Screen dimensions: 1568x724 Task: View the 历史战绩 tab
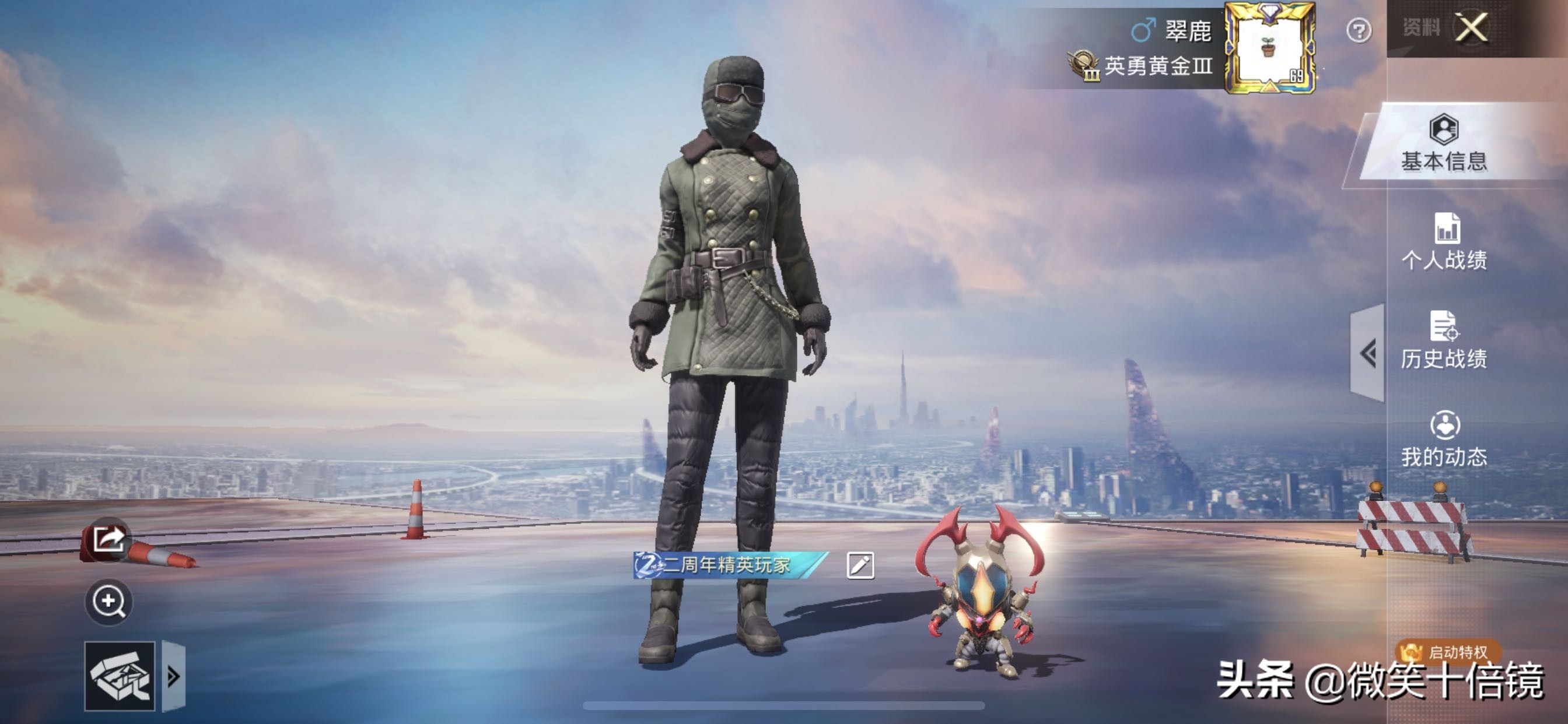[1444, 340]
